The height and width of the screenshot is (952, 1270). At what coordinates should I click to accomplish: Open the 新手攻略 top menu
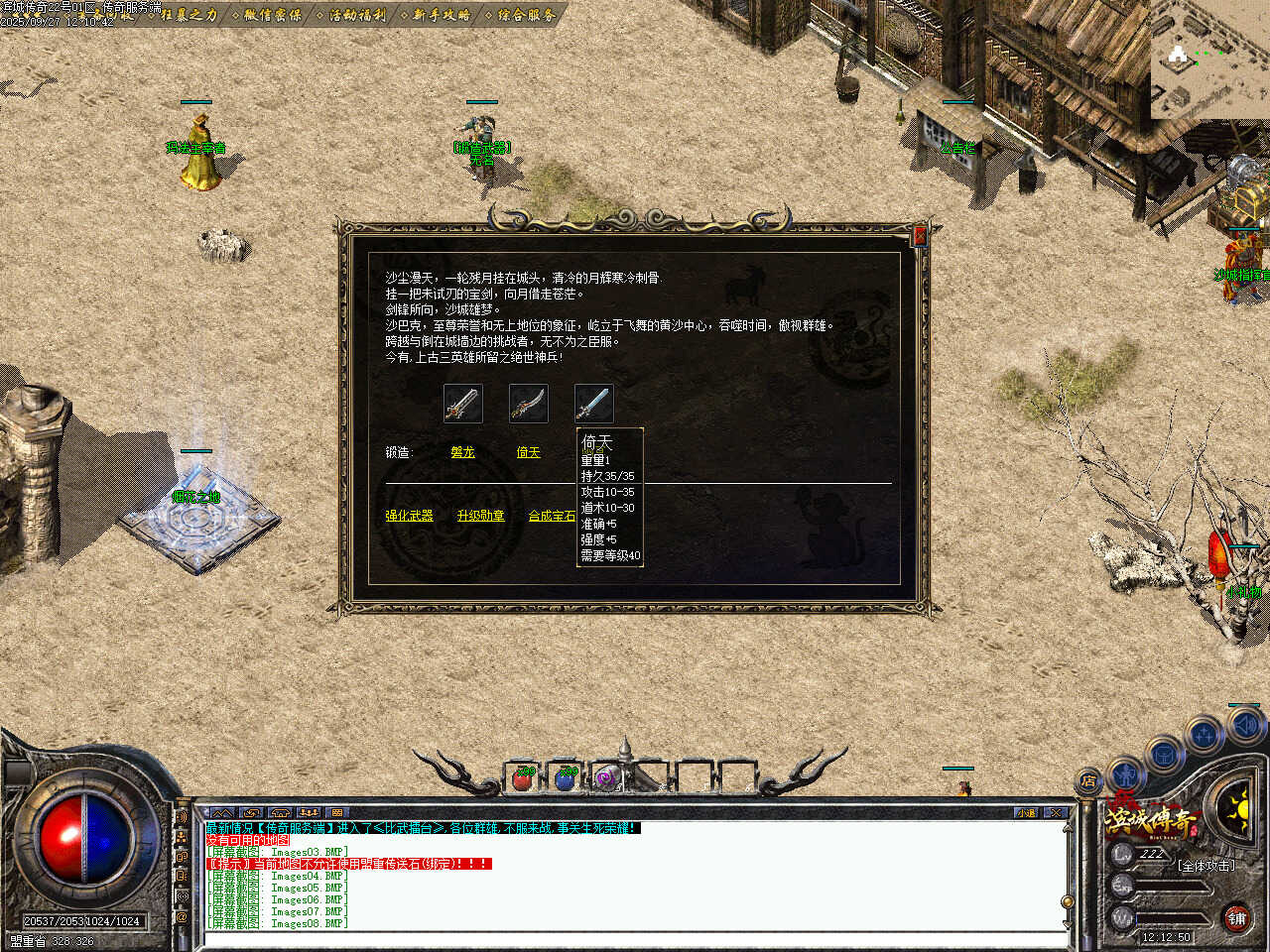click(442, 15)
